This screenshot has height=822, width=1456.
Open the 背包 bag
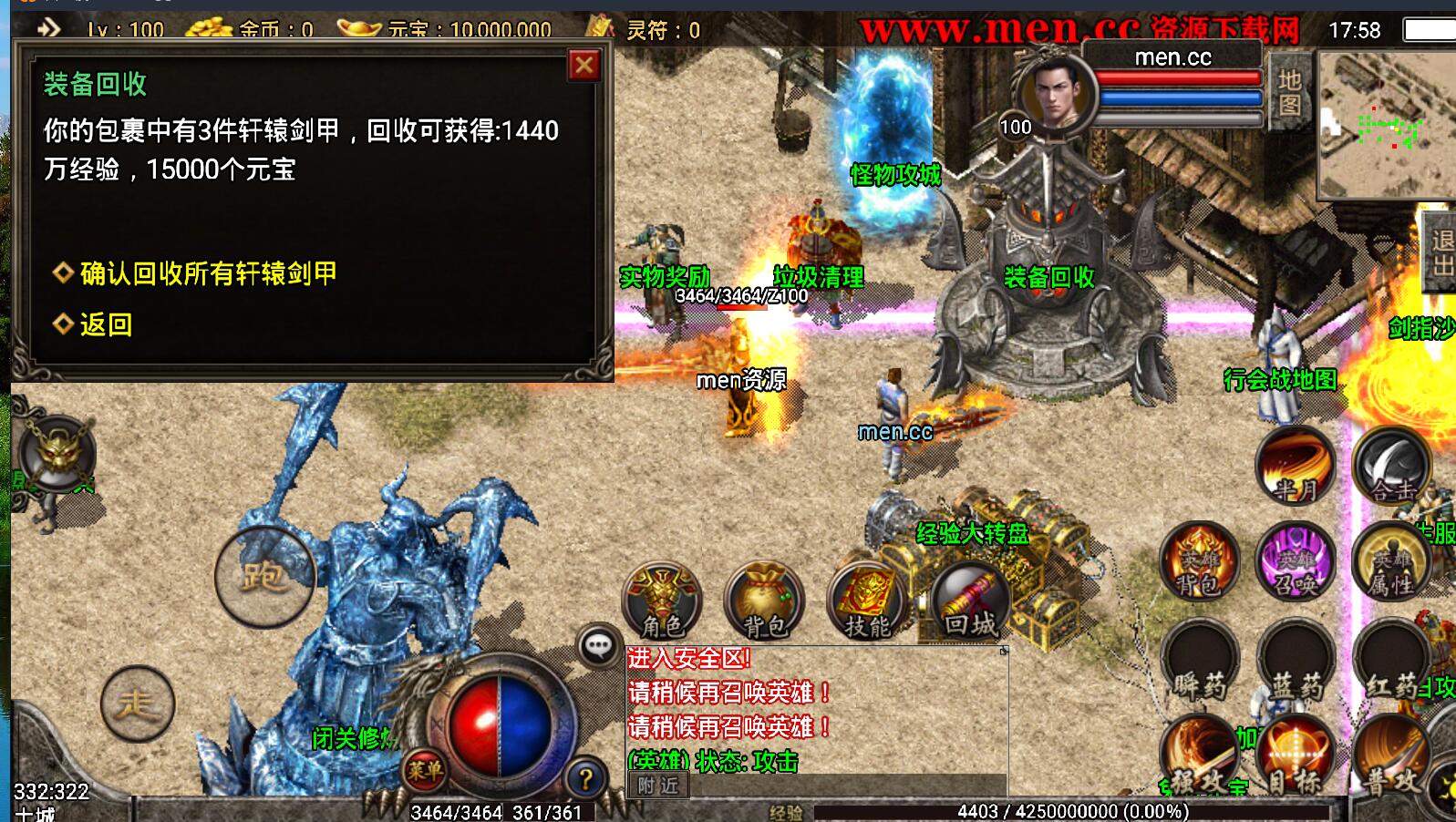[764, 600]
